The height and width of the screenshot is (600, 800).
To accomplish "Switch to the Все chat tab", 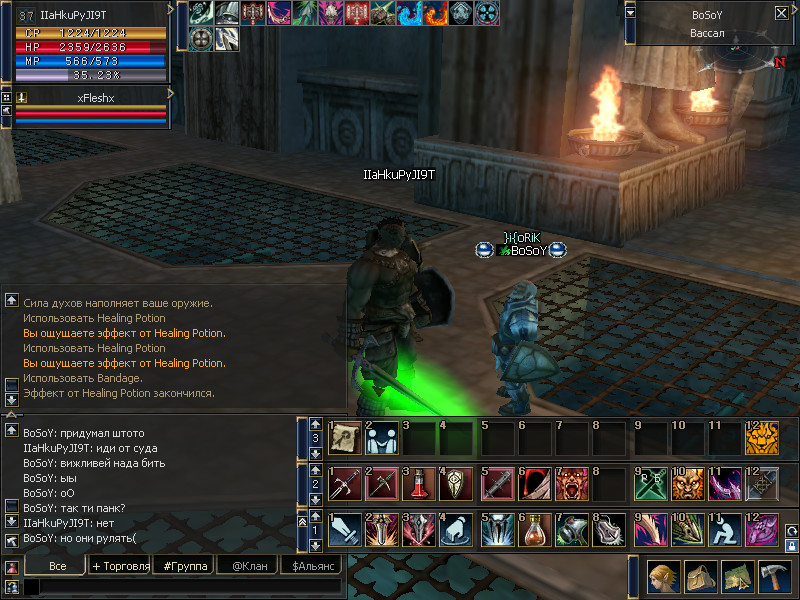I will [57, 566].
